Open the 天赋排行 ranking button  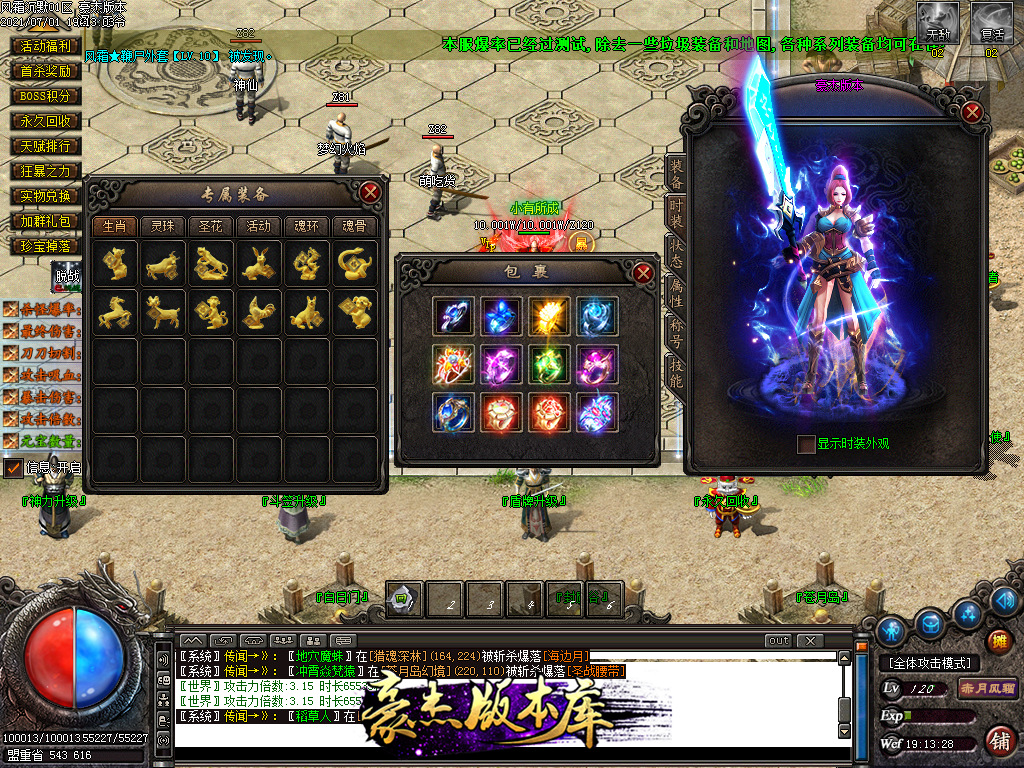(x=46, y=146)
